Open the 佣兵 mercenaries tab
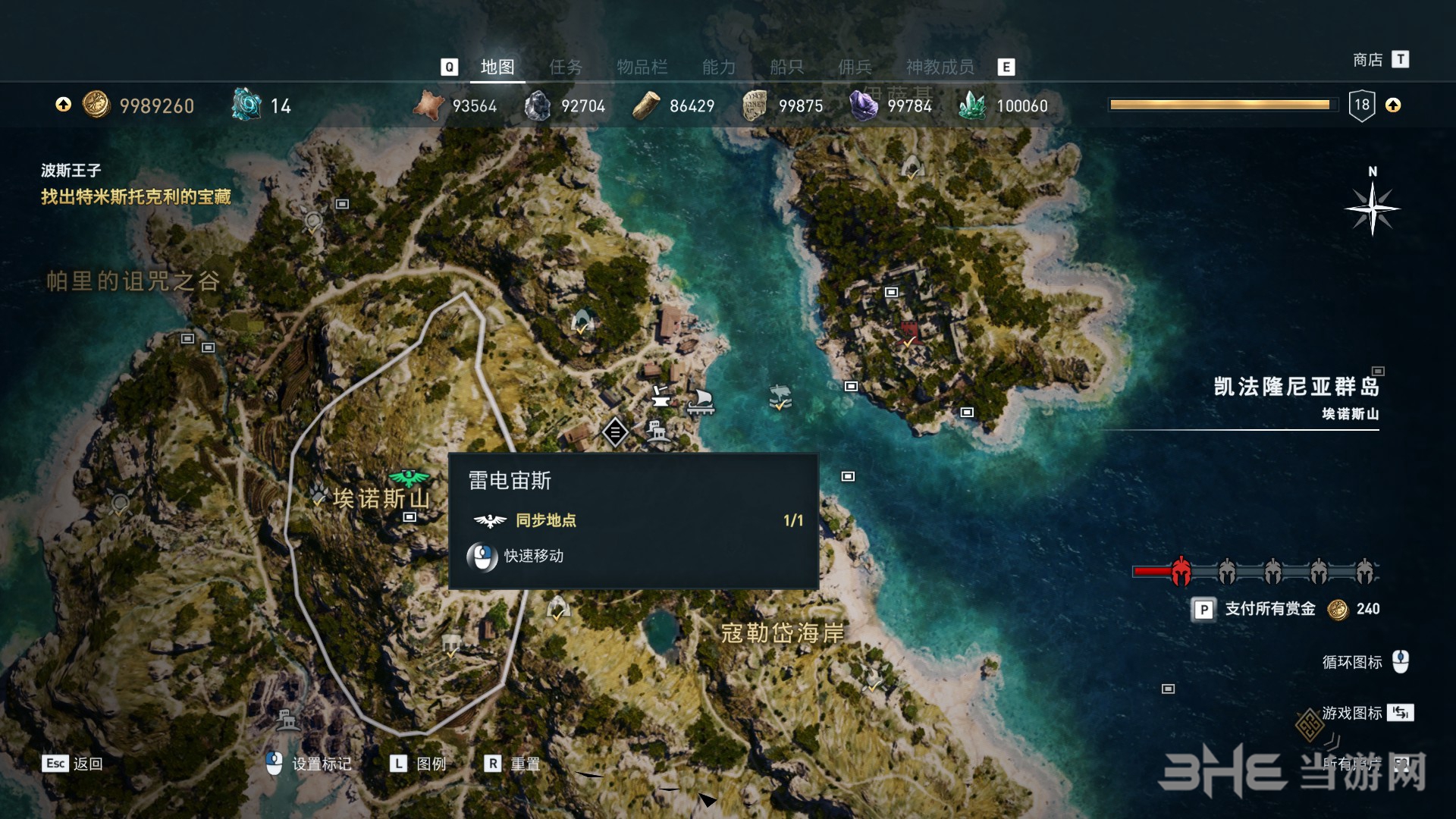 pyautogui.click(x=855, y=67)
